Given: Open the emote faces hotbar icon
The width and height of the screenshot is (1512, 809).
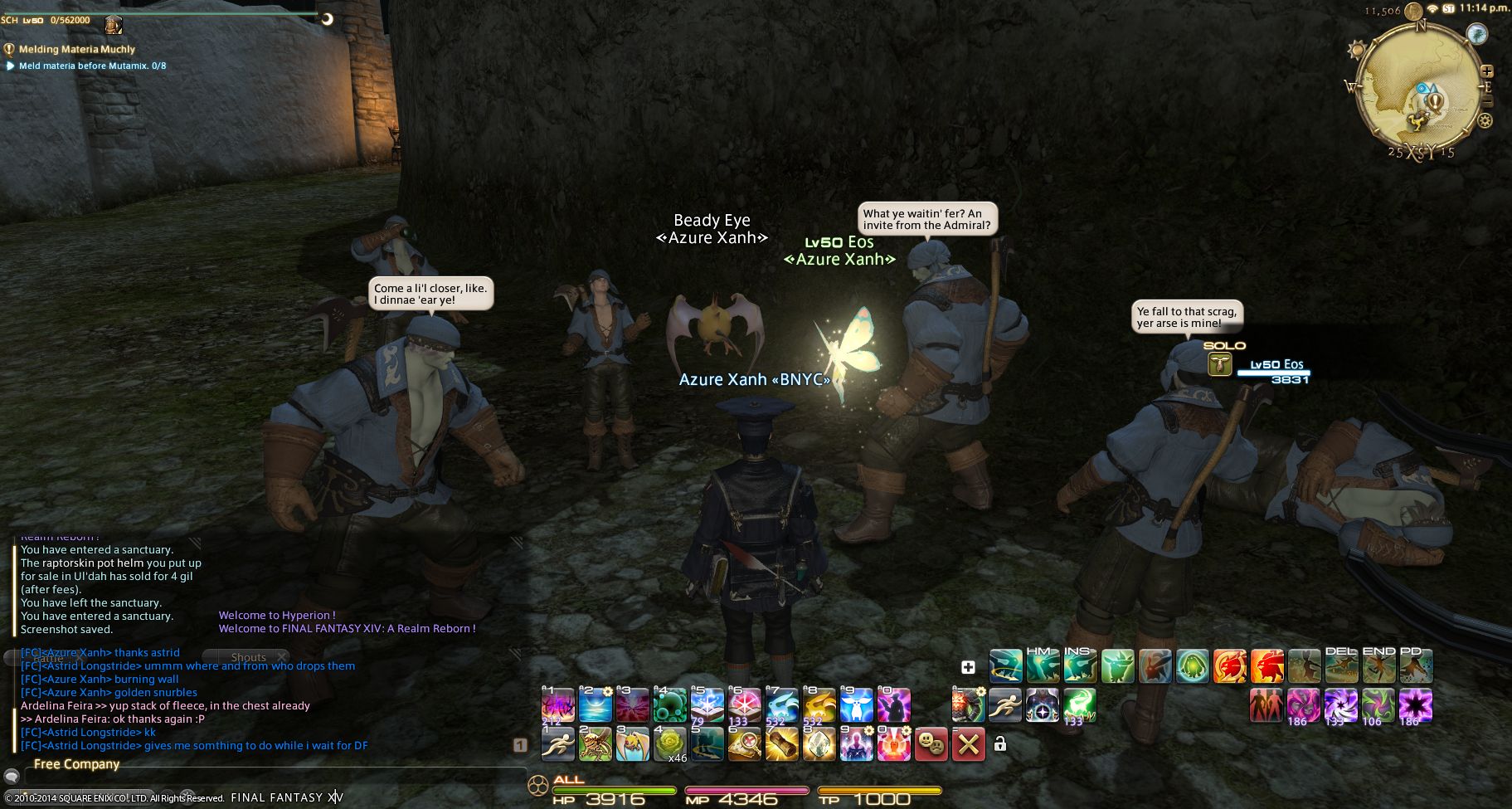Looking at the screenshot, I should coord(931,745).
